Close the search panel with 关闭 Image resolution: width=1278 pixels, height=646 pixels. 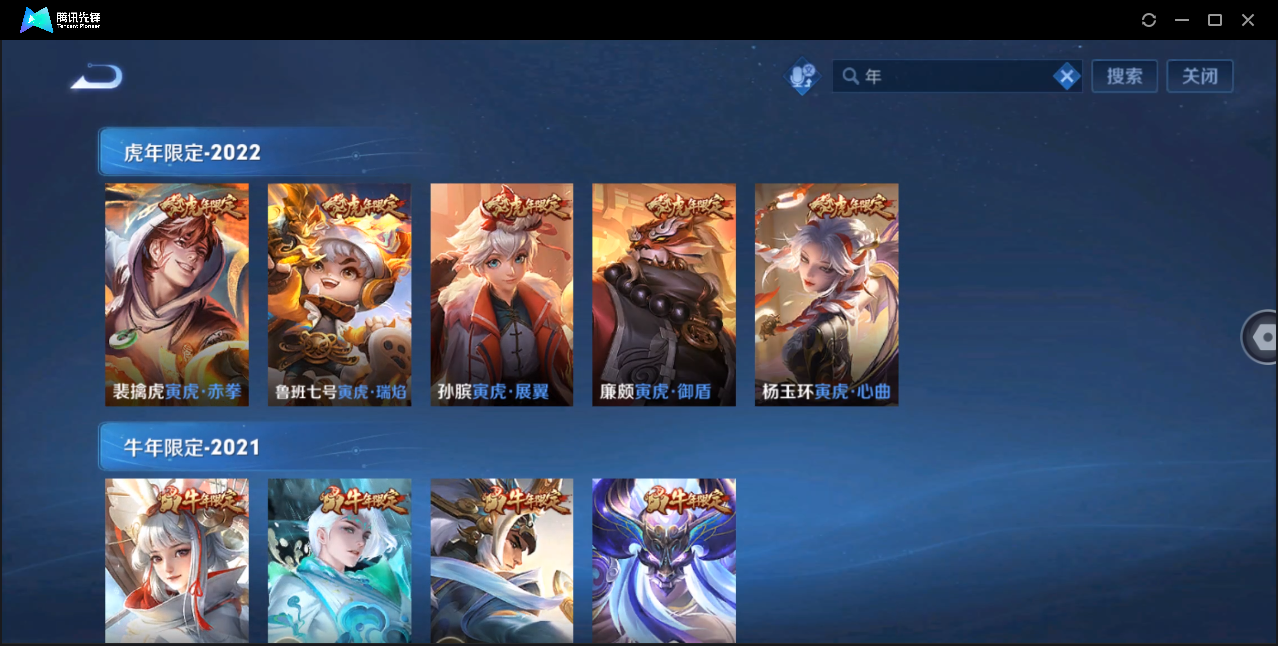[1199, 76]
